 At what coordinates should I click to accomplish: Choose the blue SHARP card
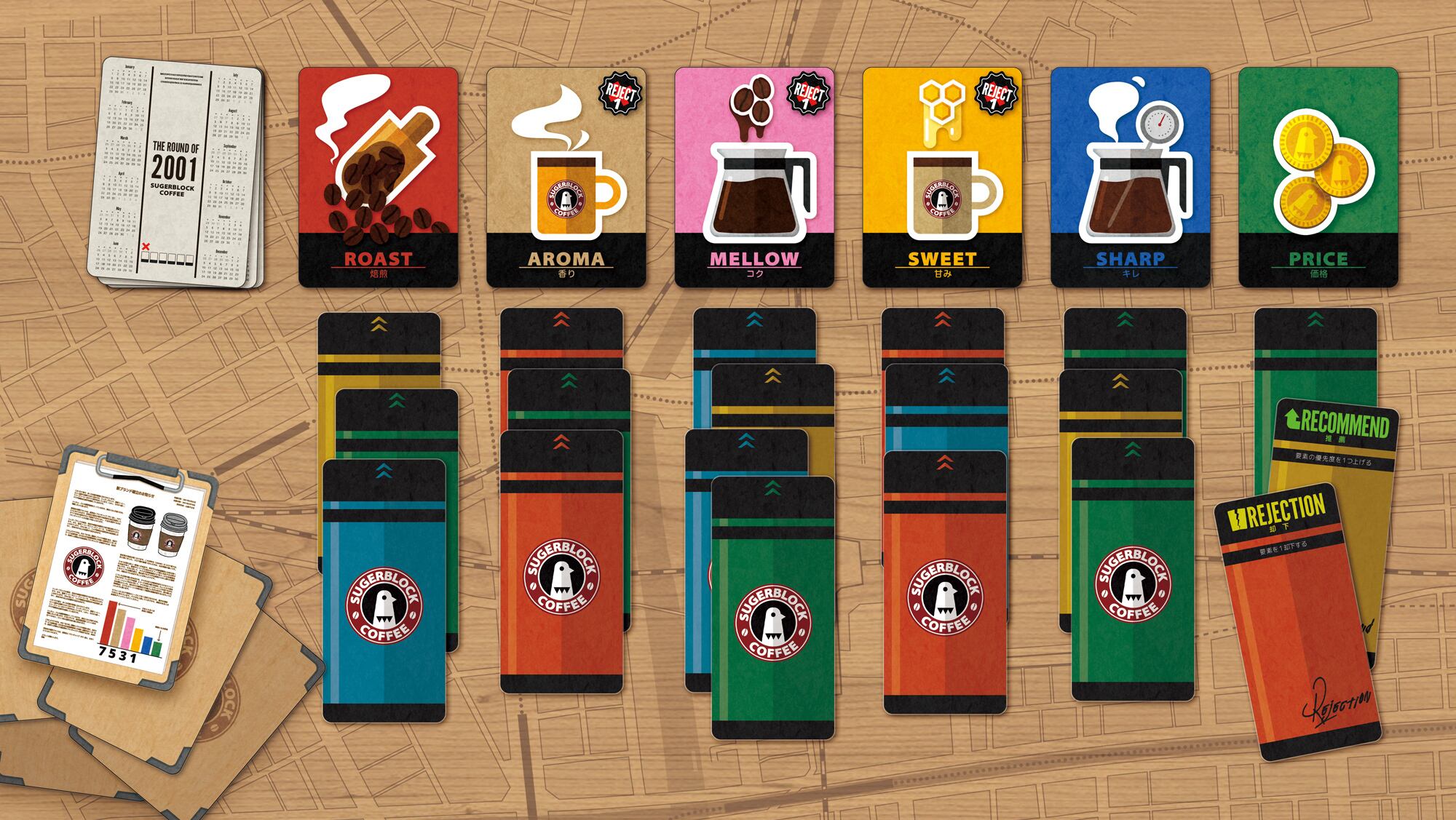coord(1130,177)
